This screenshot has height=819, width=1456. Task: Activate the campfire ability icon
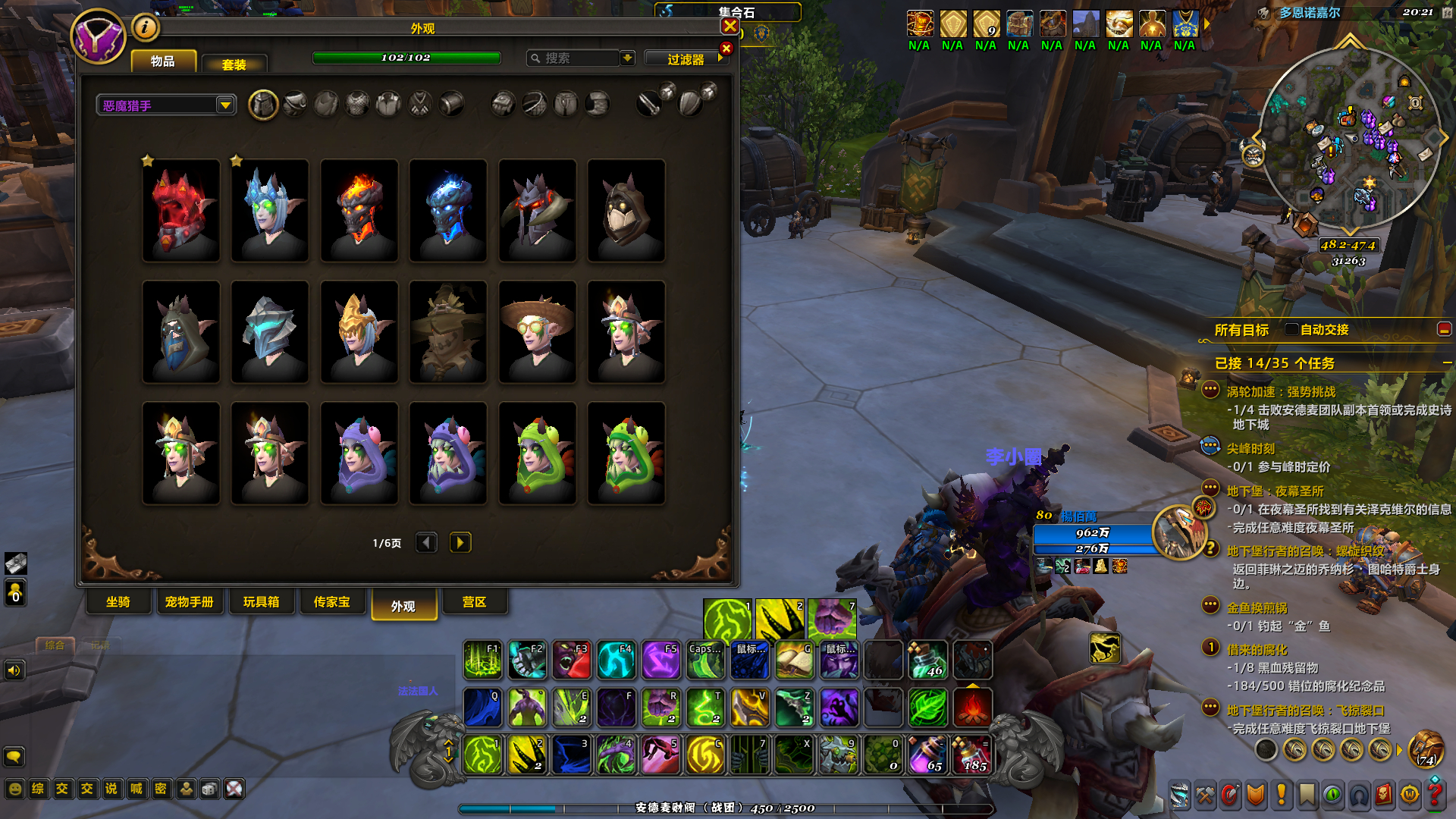point(972,708)
